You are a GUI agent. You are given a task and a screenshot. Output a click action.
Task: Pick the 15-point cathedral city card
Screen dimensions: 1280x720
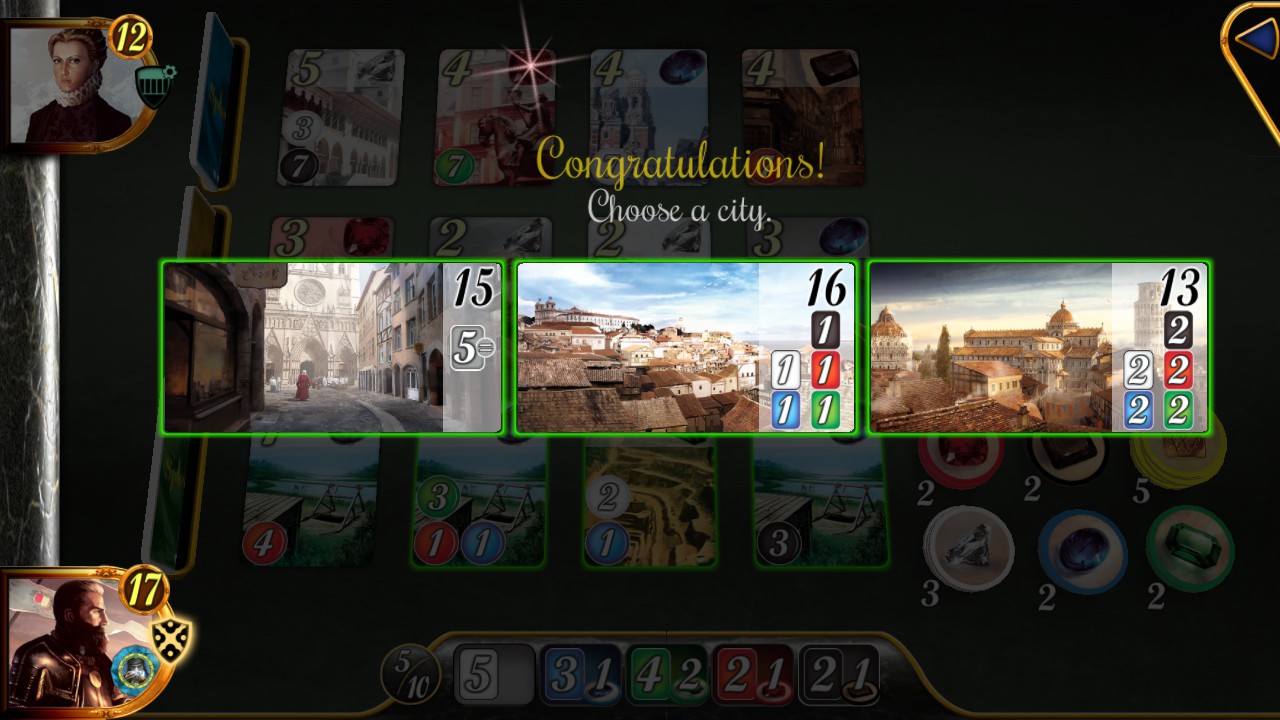[330, 348]
